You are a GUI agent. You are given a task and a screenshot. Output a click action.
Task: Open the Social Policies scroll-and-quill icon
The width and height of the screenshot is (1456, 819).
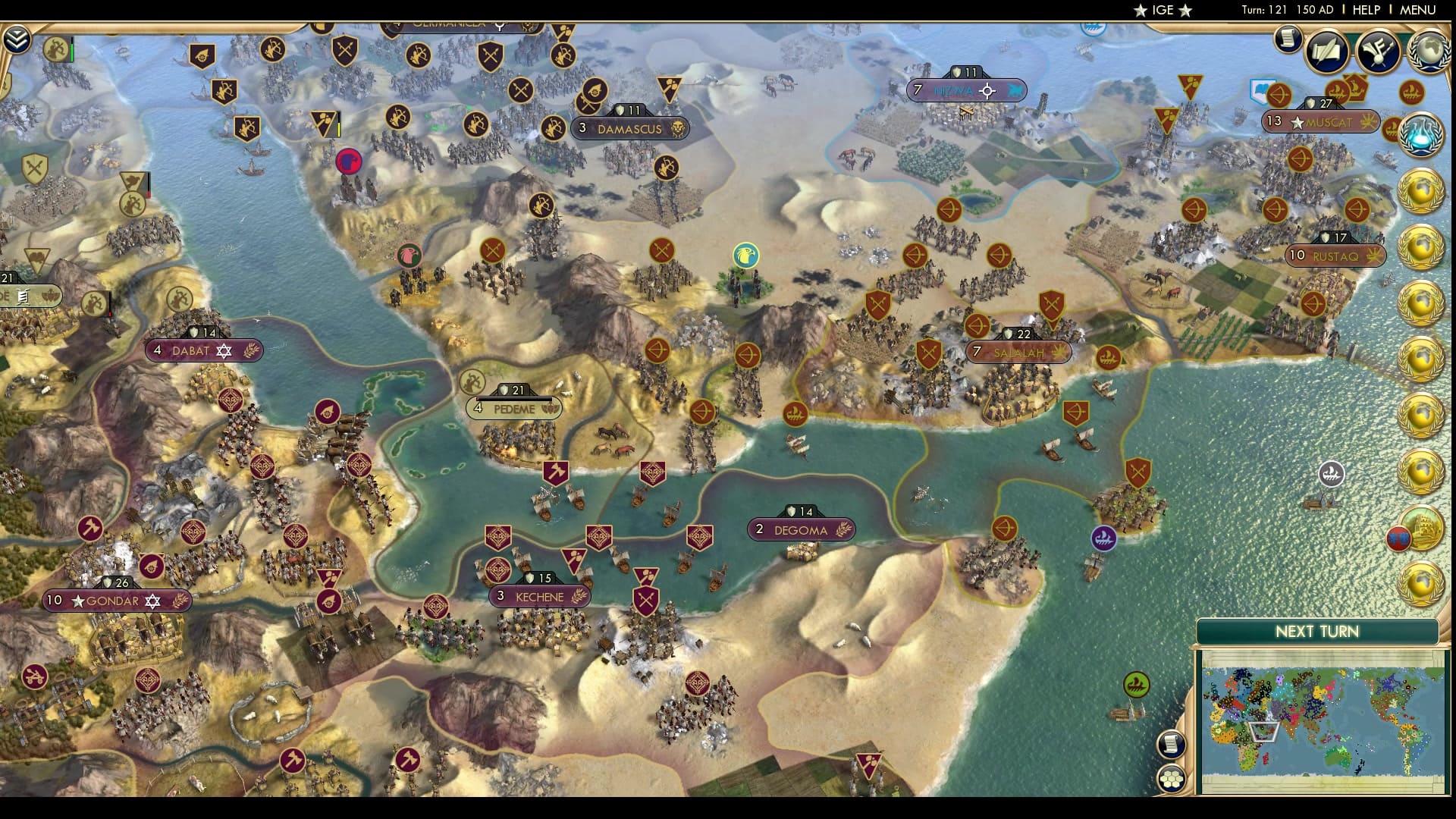[1326, 49]
